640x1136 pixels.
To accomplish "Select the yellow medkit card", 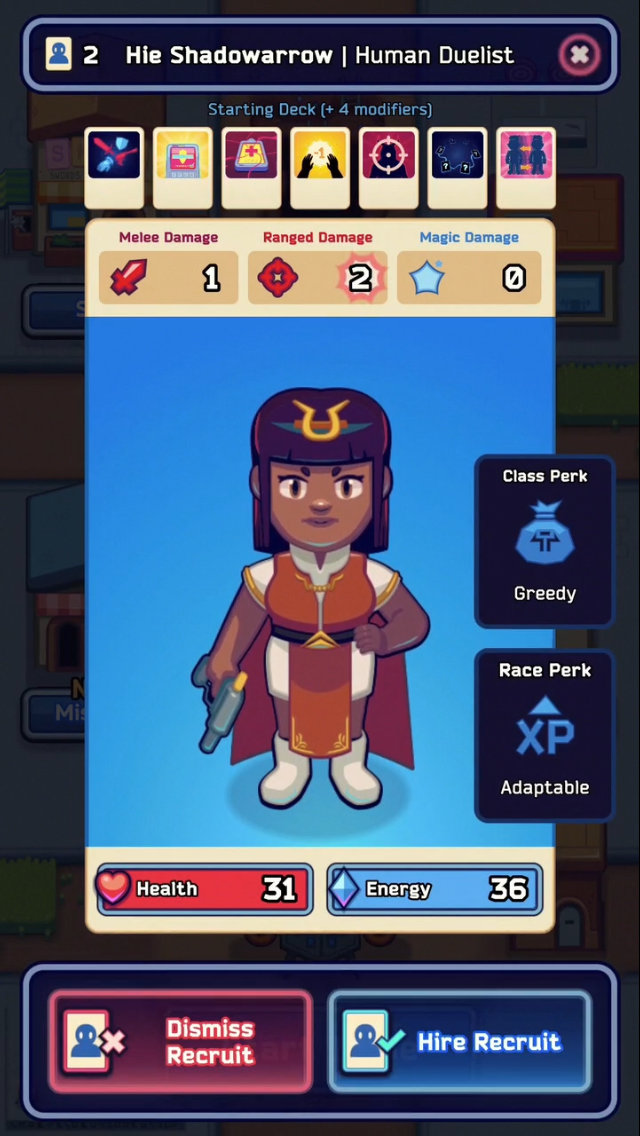I will (x=182, y=166).
